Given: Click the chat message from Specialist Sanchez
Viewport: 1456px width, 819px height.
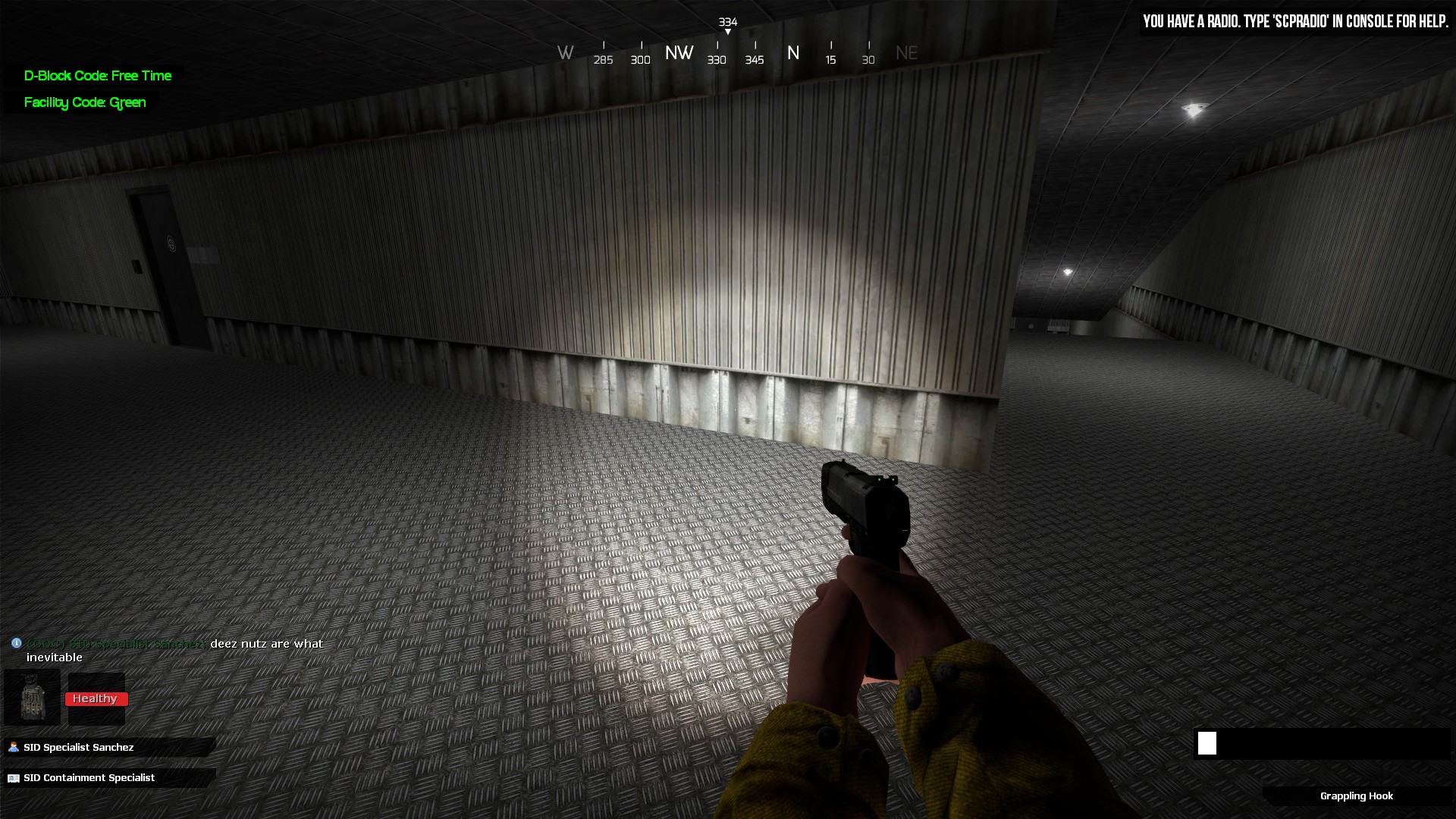Looking at the screenshot, I should click(x=174, y=651).
